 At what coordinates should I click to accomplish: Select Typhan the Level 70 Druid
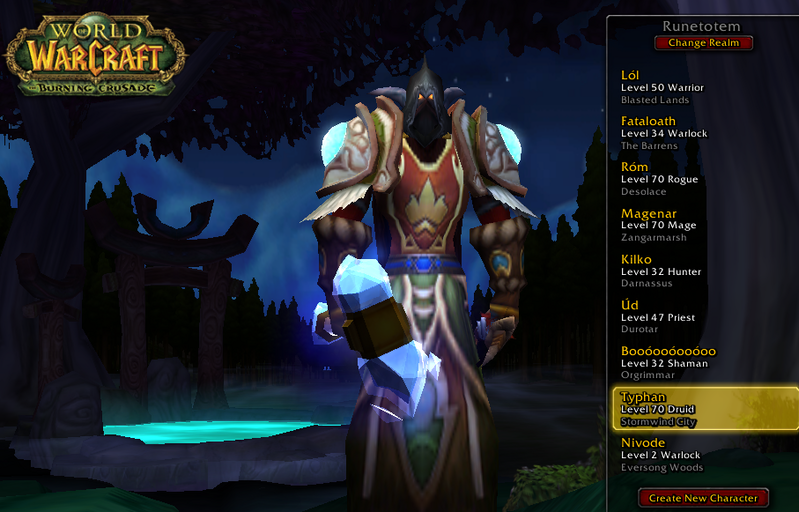click(x=700, y=409)
